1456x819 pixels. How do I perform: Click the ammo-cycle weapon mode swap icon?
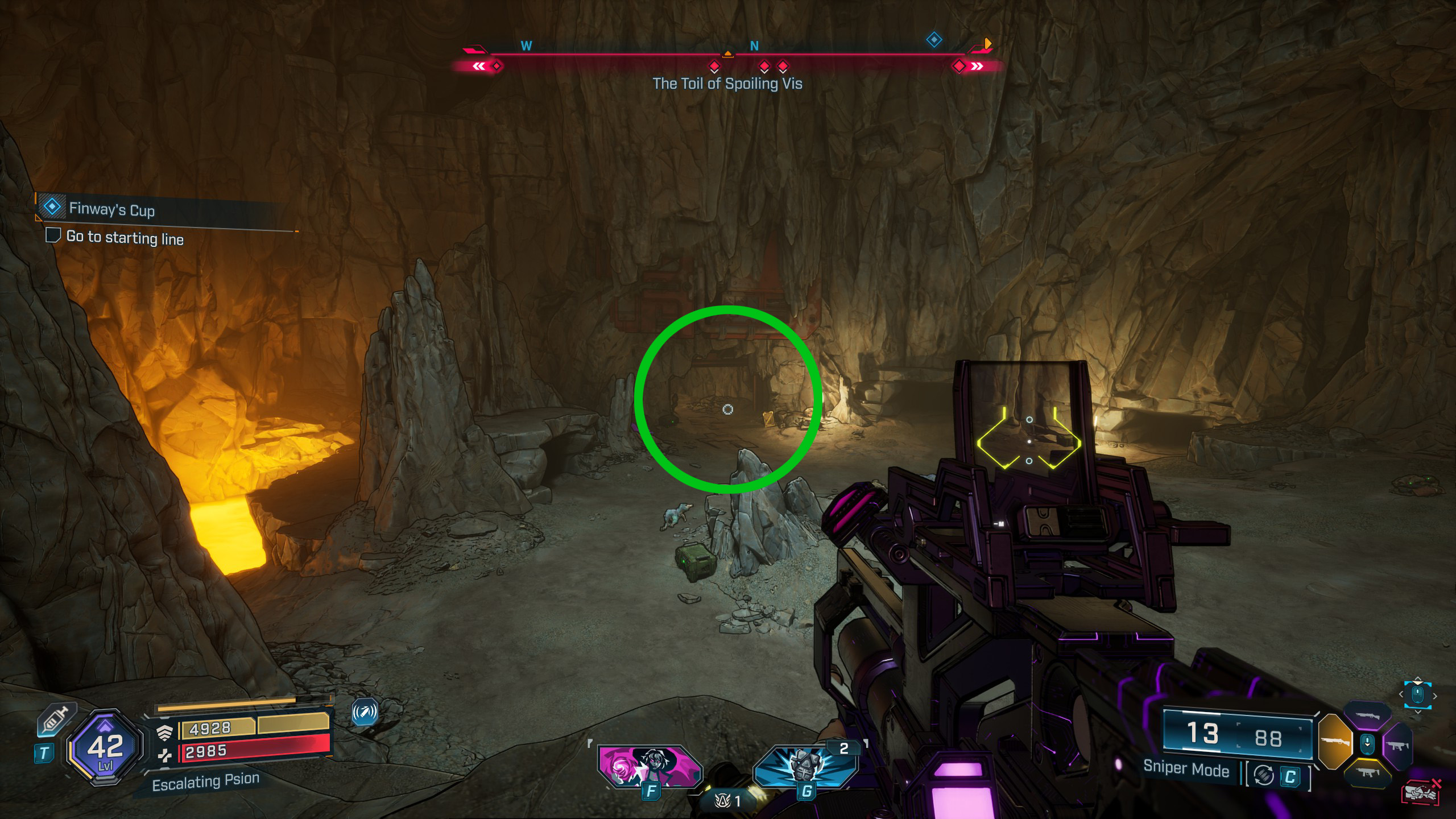[1264, 775]
